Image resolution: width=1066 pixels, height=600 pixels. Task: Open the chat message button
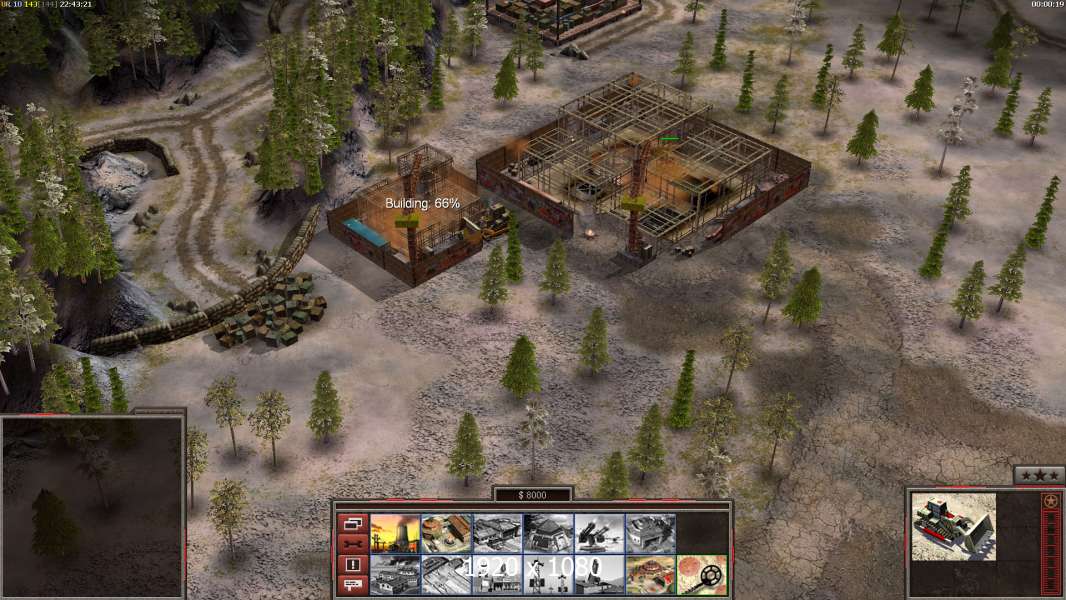point(352,586)
